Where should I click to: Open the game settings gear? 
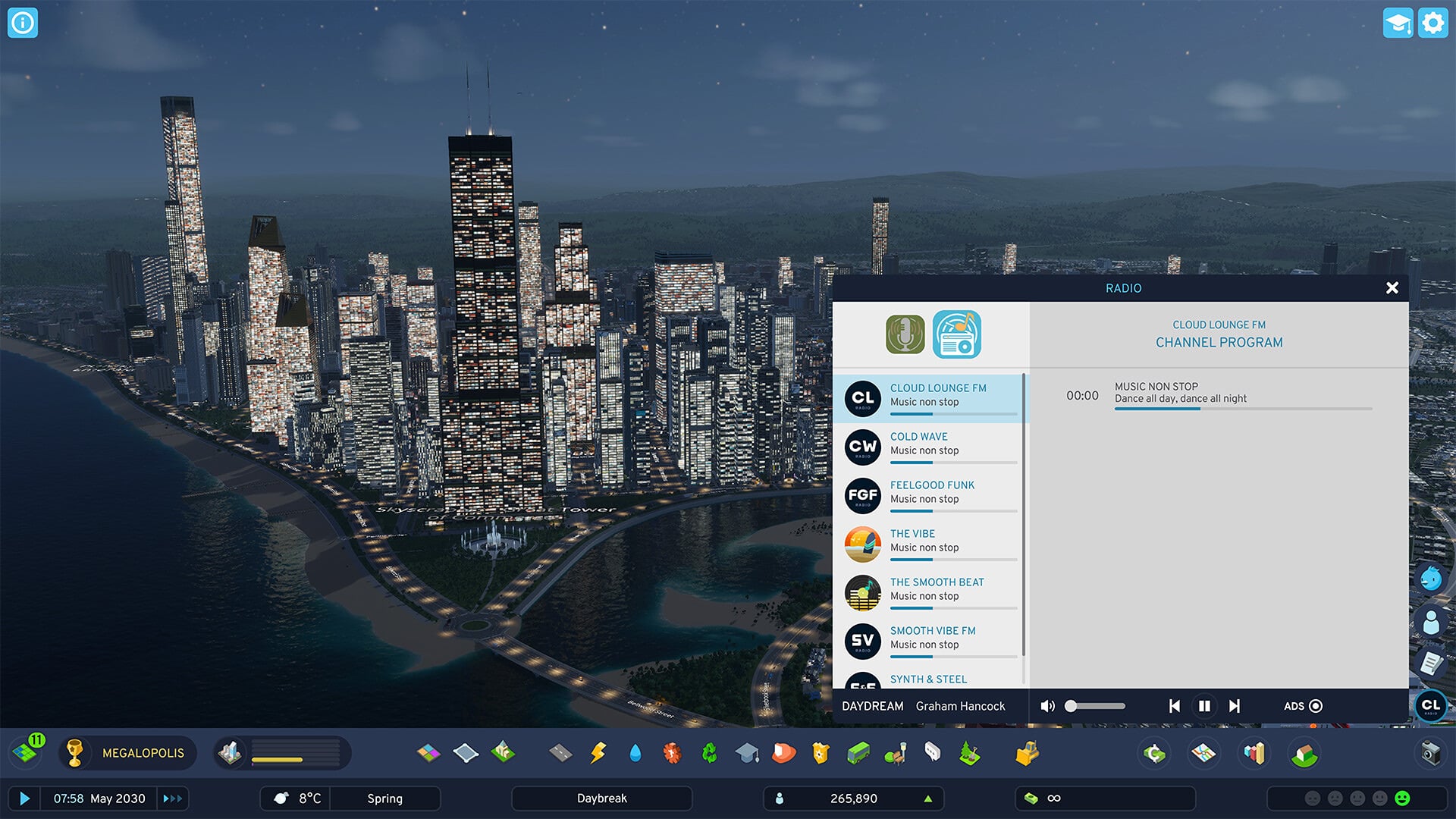1432,23
